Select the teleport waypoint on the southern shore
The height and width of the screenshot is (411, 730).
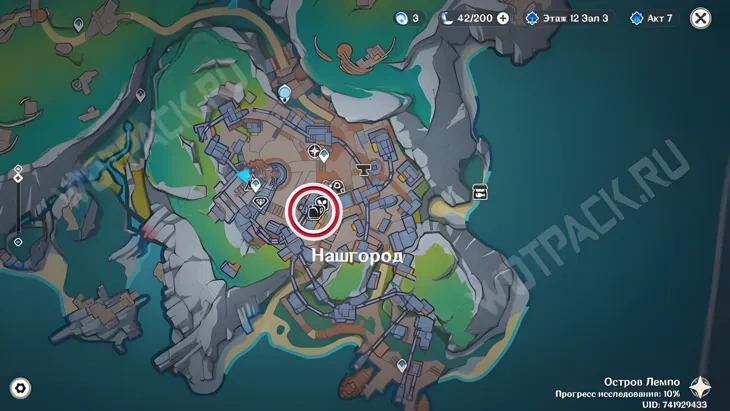402,366
